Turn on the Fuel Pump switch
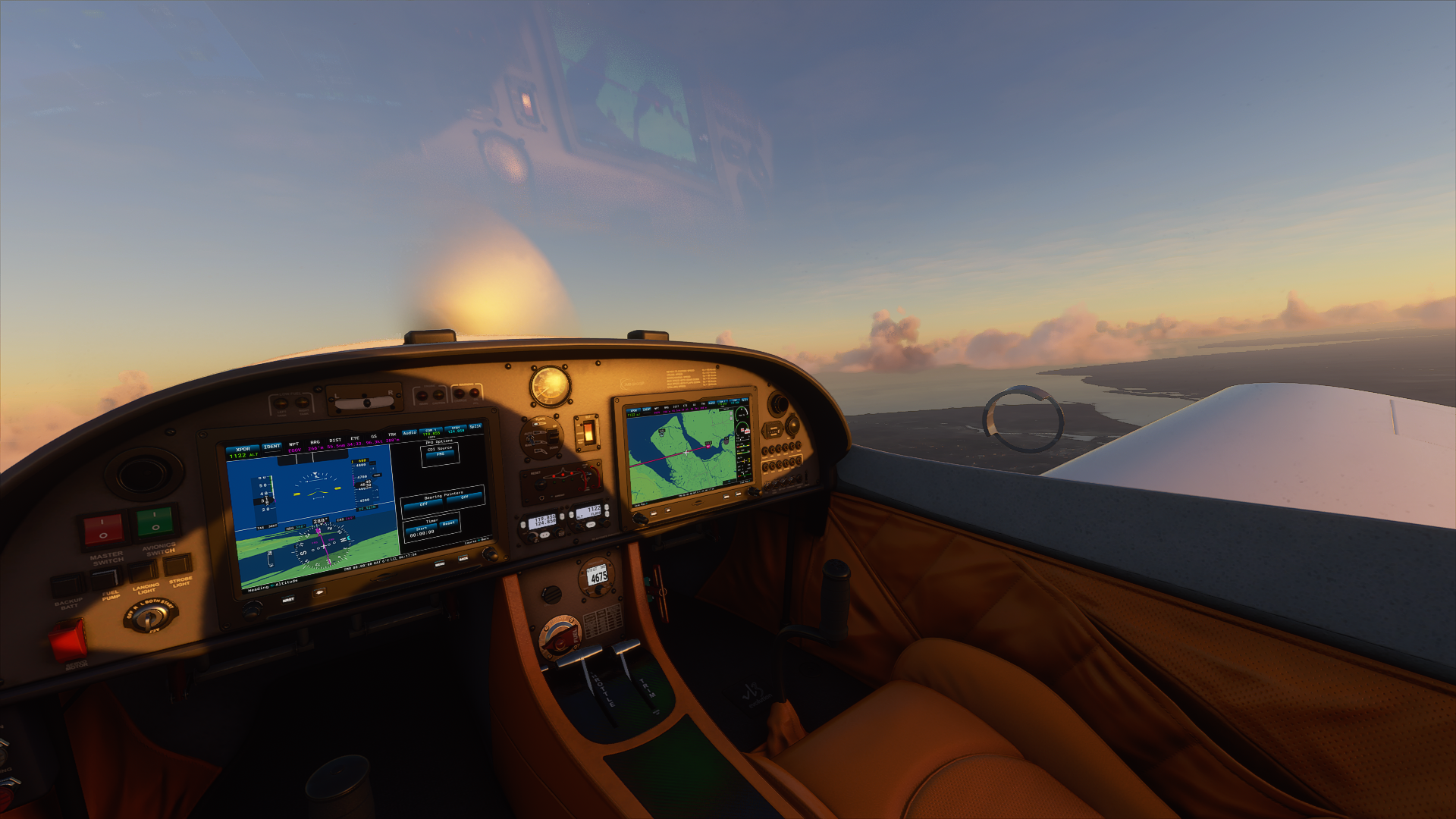Screen dimensions: 1456x819 tap(106, 578)
